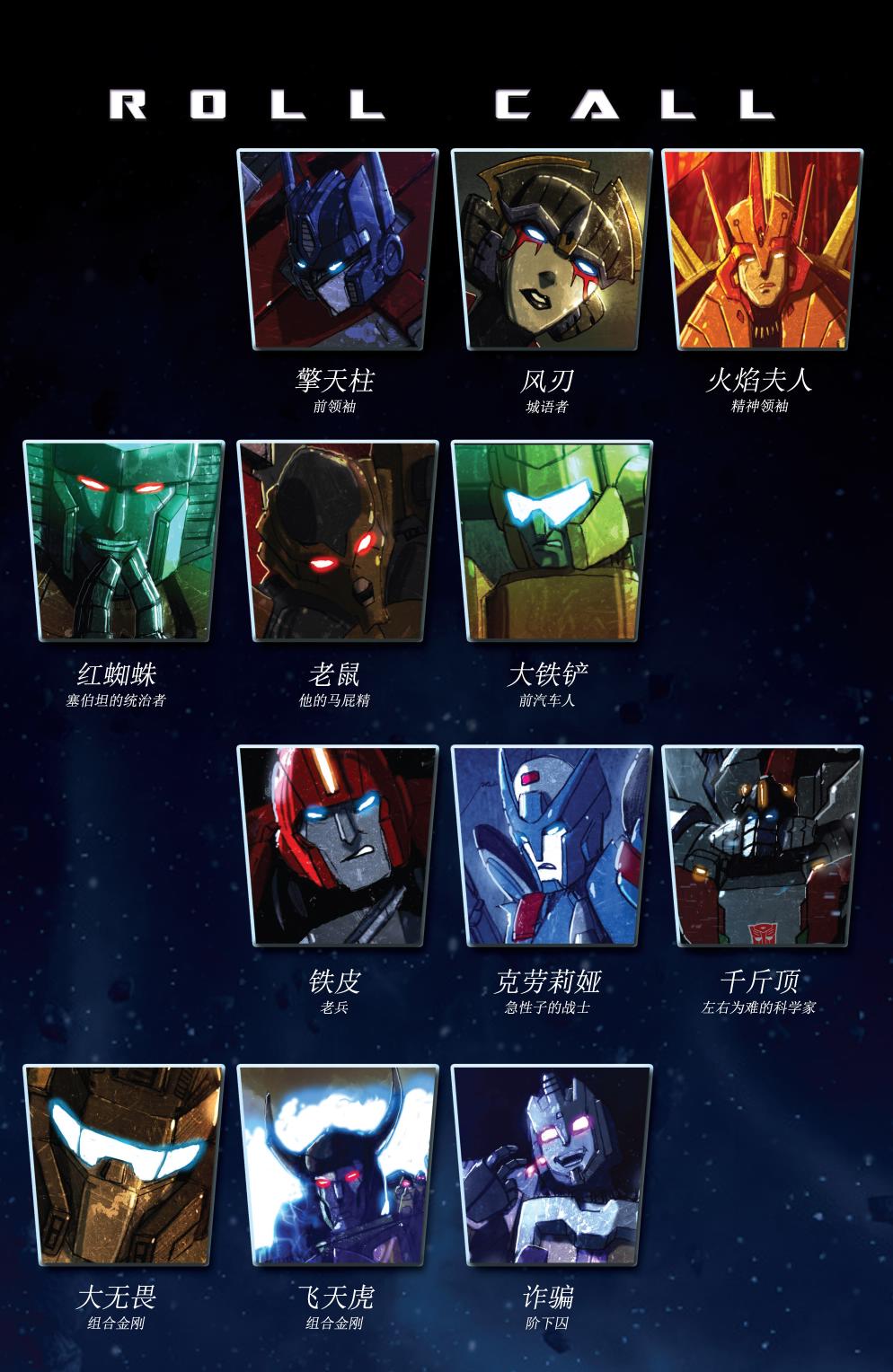Click the 诈骗 character portrait
The height and width of the screenshot is (1372, 893).
[551, 1165]
